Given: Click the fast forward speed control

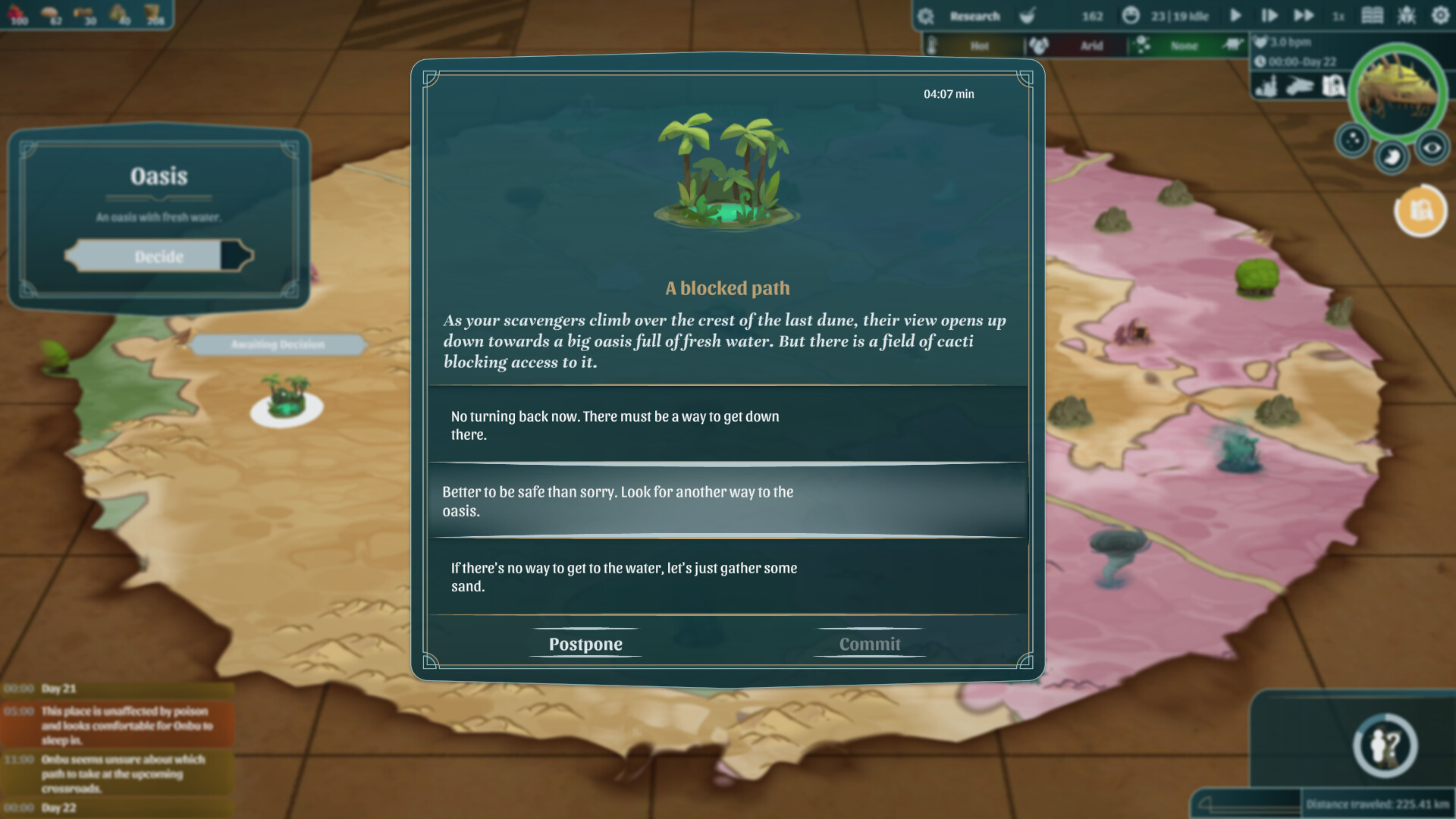Looking at the screenshot, I should (1305, 16).
